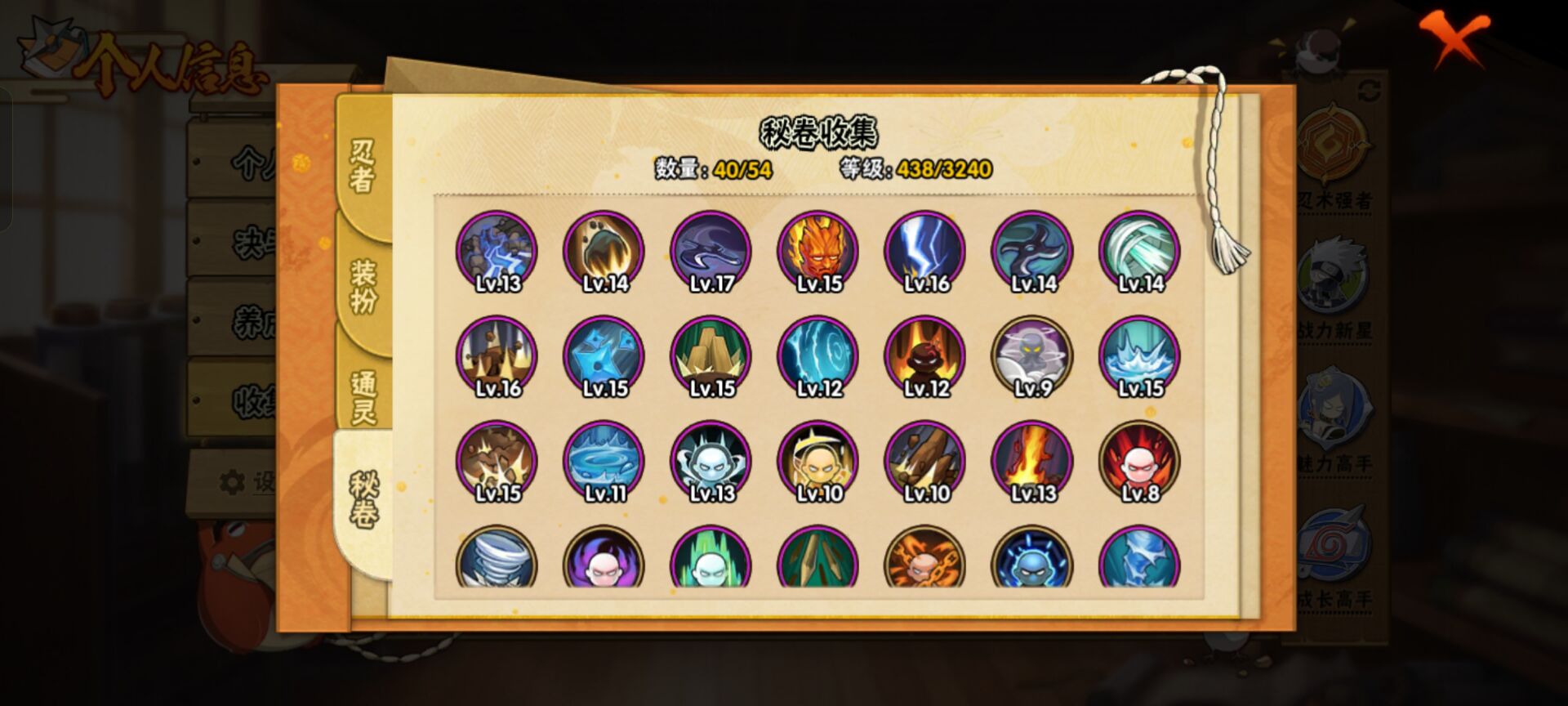Select the Lv.10 bald monk scroll
The height and width of the screenshot is (706, 1568).
(x=819, y=460)
